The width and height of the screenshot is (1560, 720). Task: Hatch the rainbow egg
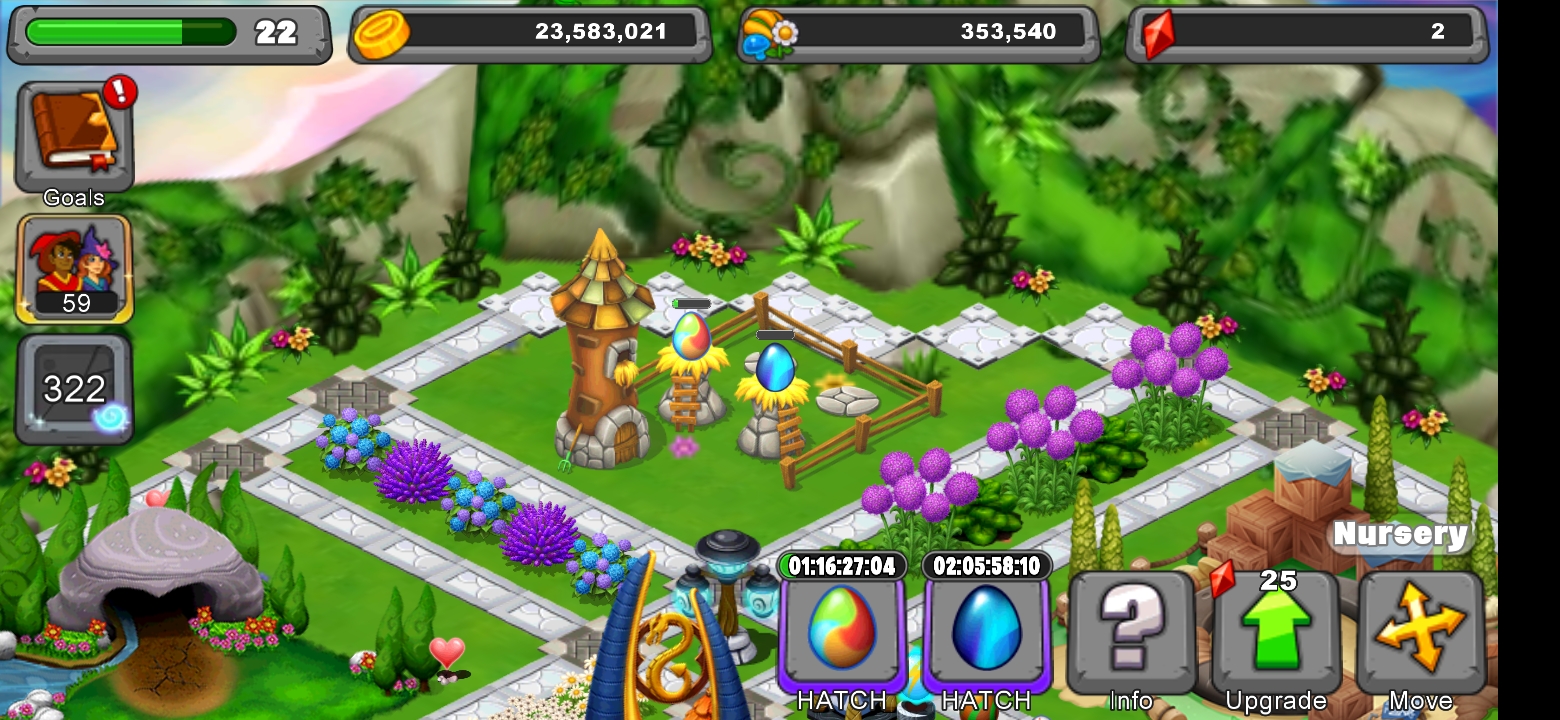[x=840, y=700]
